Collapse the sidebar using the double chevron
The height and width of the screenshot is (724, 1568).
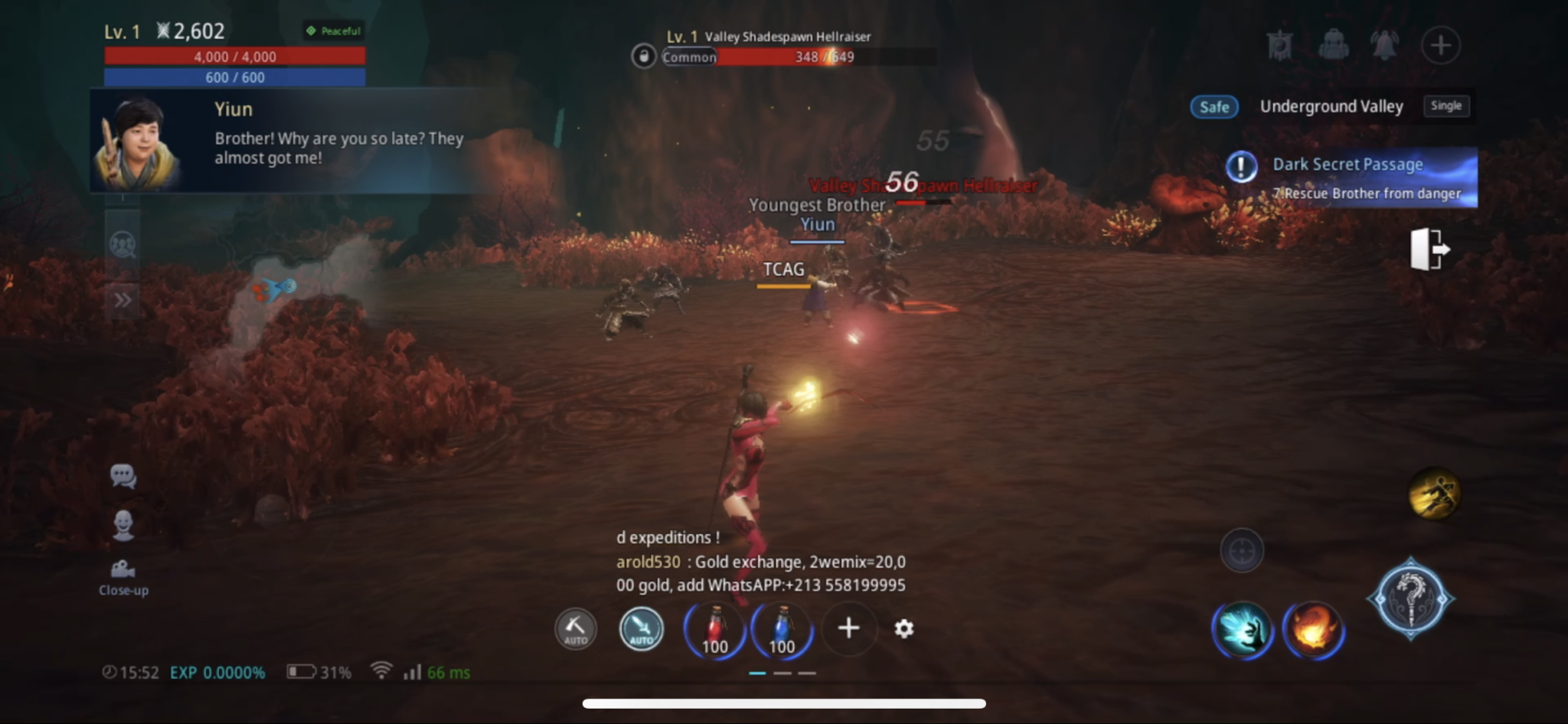point(121,298)
